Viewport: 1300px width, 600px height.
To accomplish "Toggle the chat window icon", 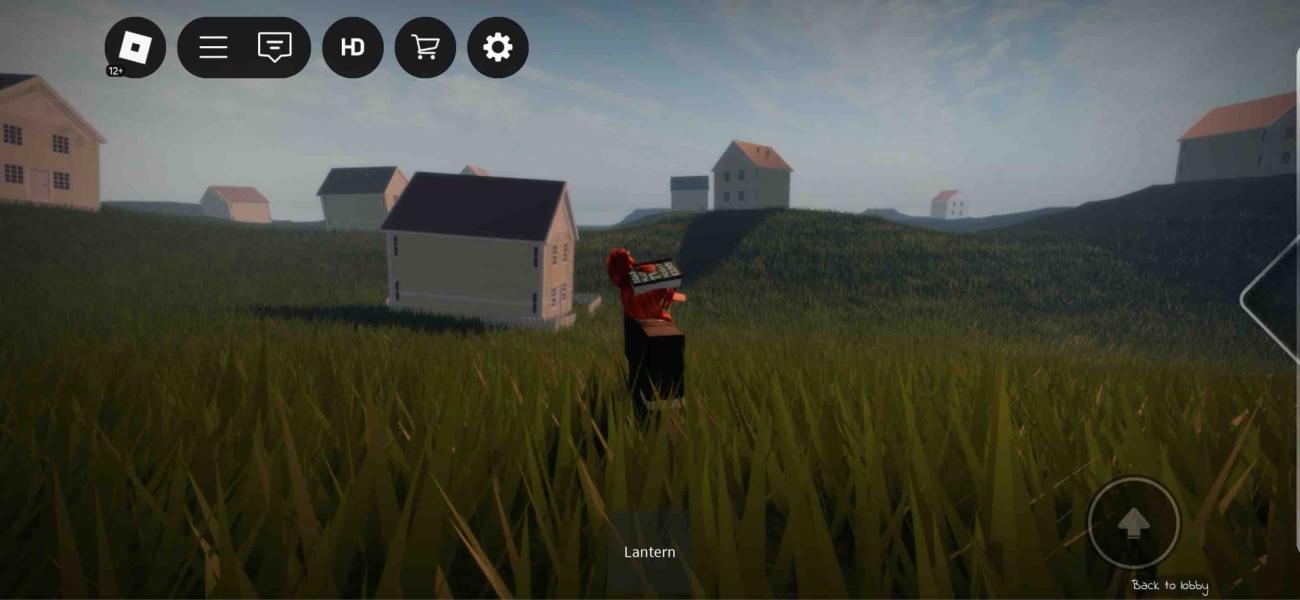I will click(275, 47).
